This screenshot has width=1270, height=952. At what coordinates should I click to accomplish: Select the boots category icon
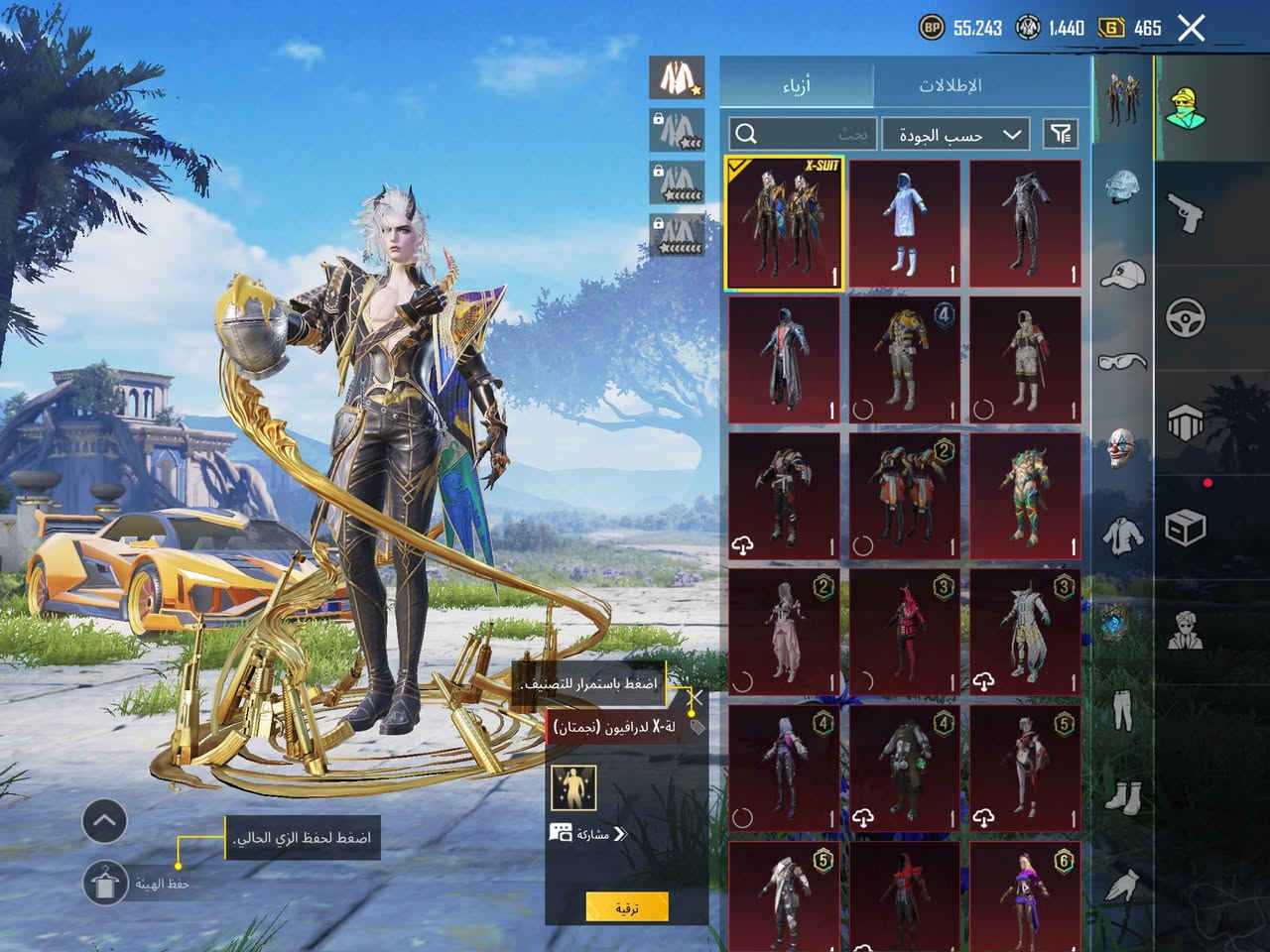click(x=1123, y=796)
